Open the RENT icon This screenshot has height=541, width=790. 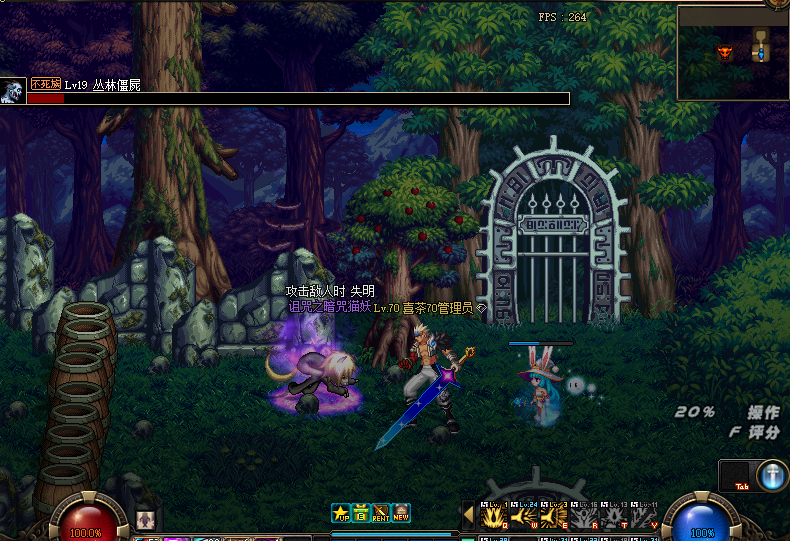coord(381,513)
